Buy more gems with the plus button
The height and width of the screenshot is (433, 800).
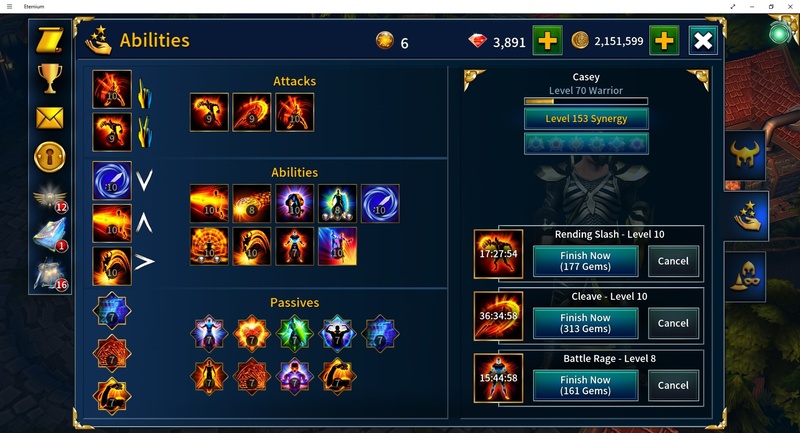click(547, 41)
